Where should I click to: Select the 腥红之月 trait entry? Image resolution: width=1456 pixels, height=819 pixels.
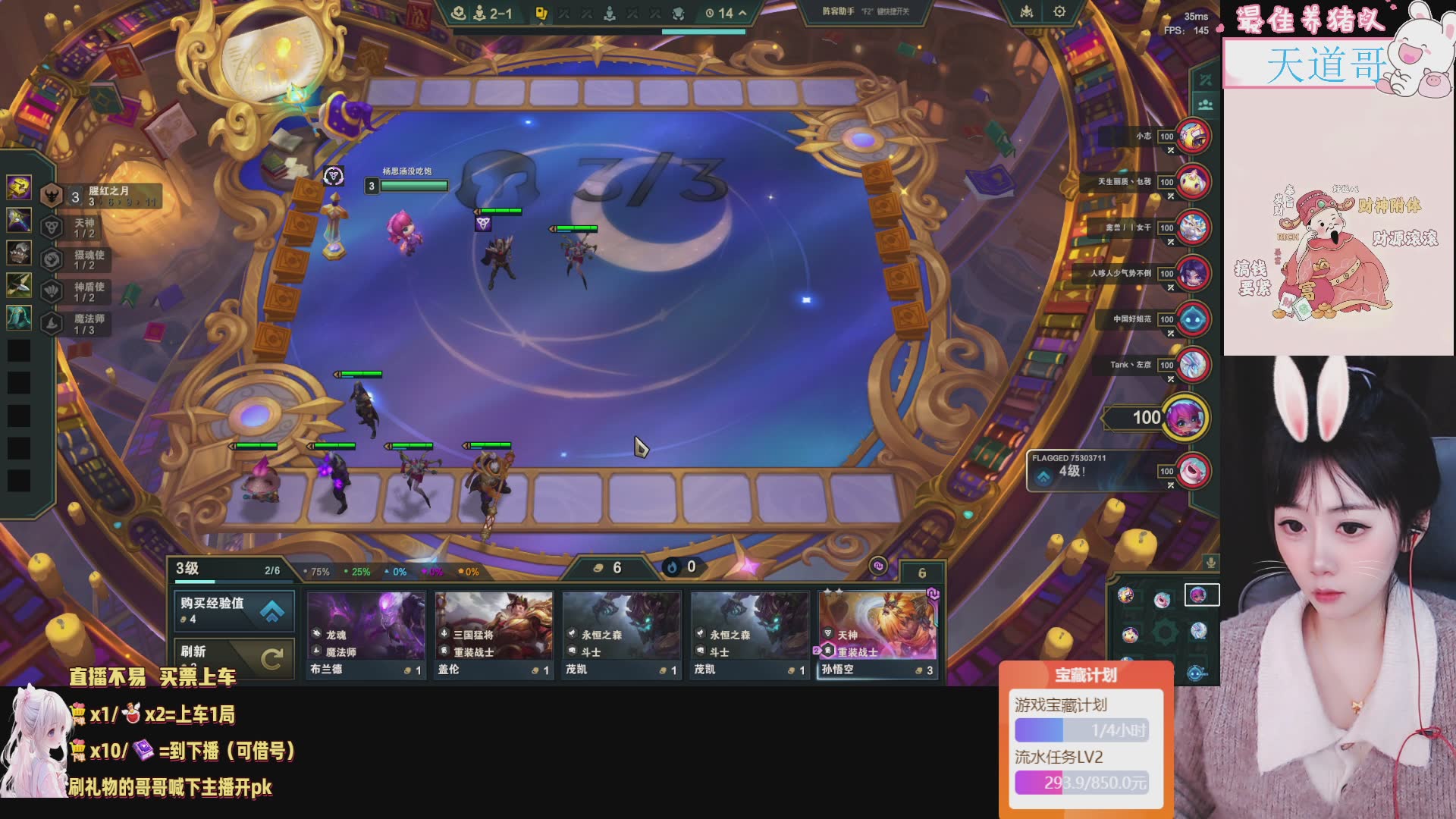tap(102, 196)
